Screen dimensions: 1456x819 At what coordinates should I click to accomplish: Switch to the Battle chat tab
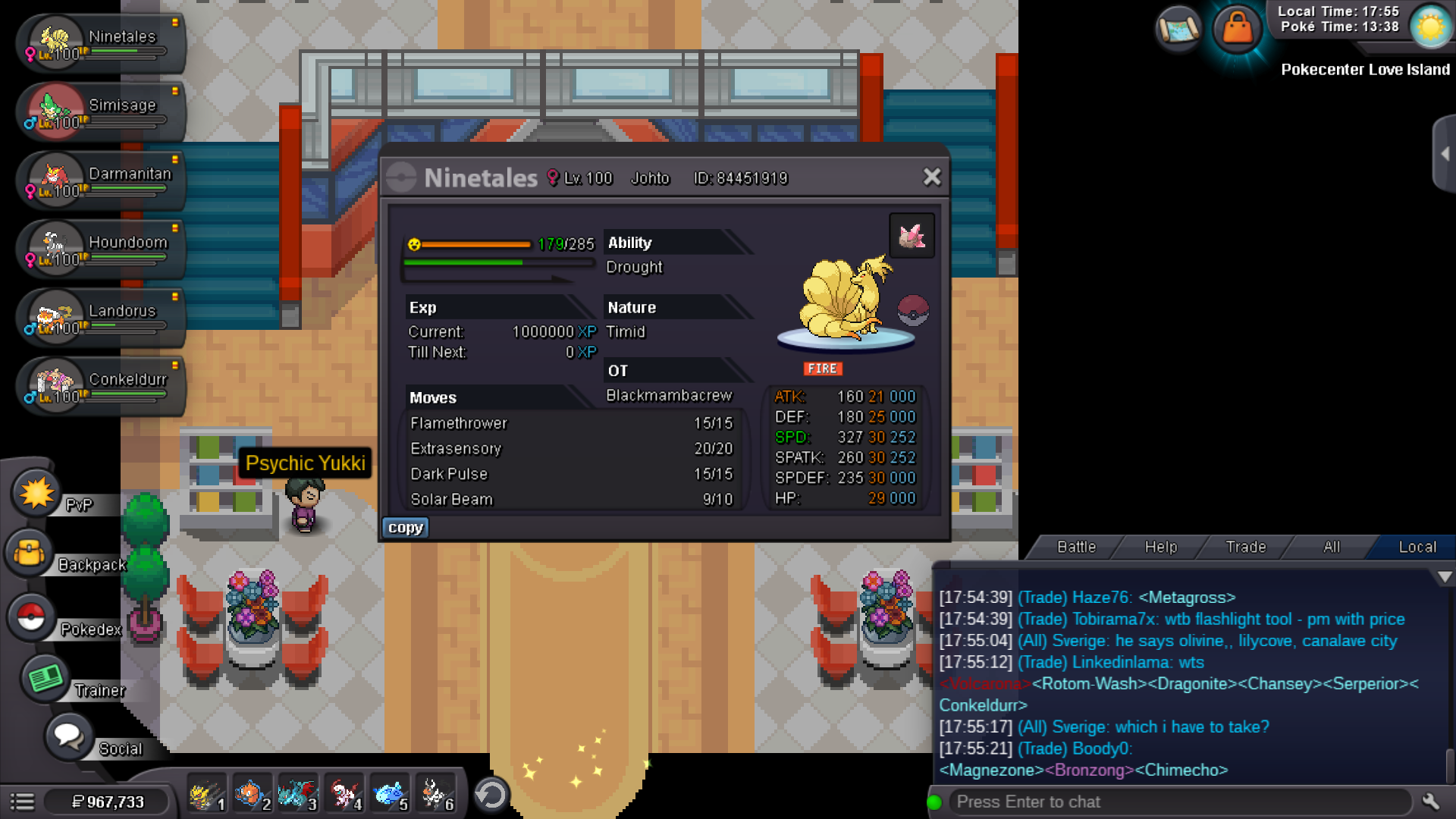(x=1076, y=547)
